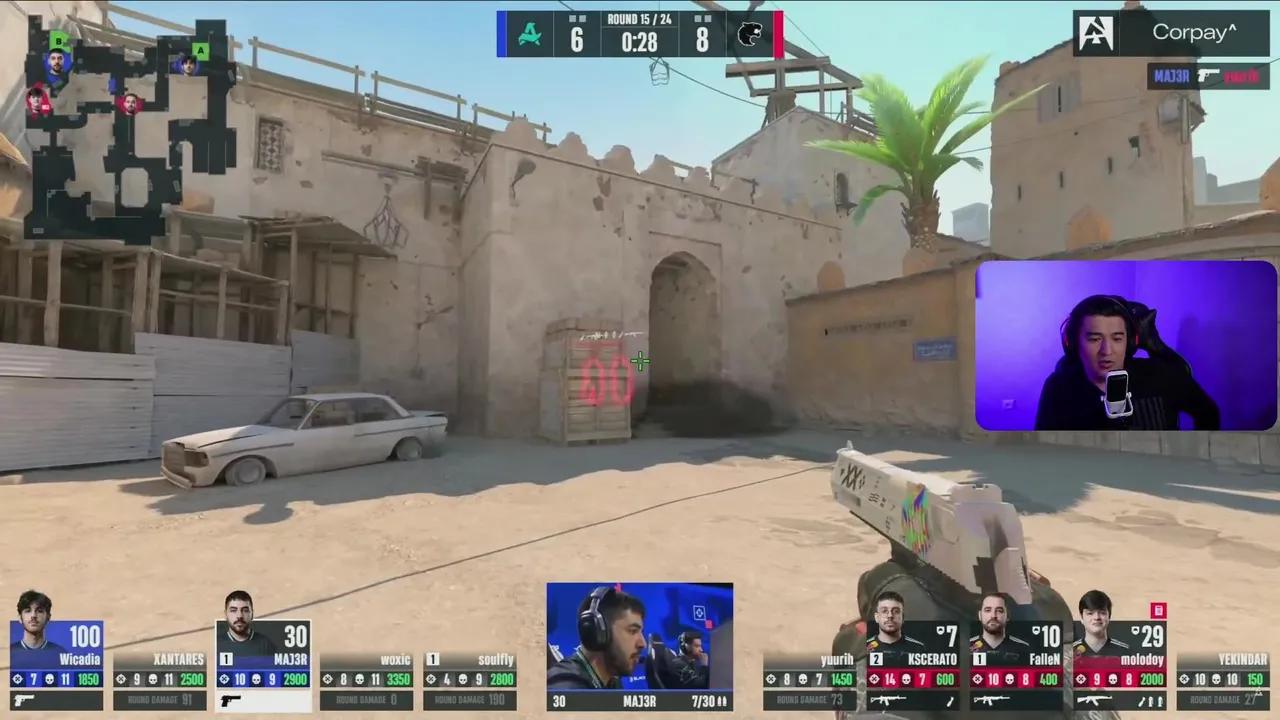This screenshot has width=1280, height=720.
Task: Expand the ROUND 15 / 24 scoreboard header
Action: click(640, 18)
